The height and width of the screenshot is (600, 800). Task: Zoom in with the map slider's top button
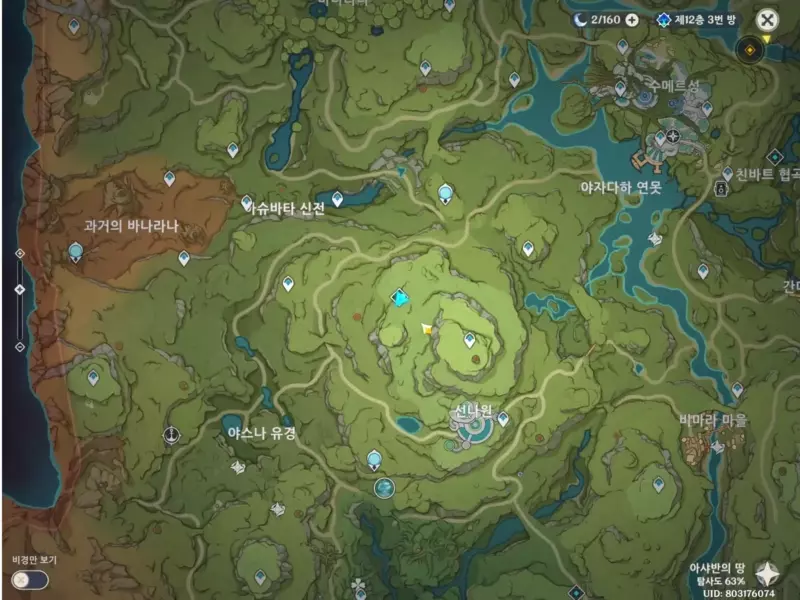pyautogui.click(x=20, y=253)
